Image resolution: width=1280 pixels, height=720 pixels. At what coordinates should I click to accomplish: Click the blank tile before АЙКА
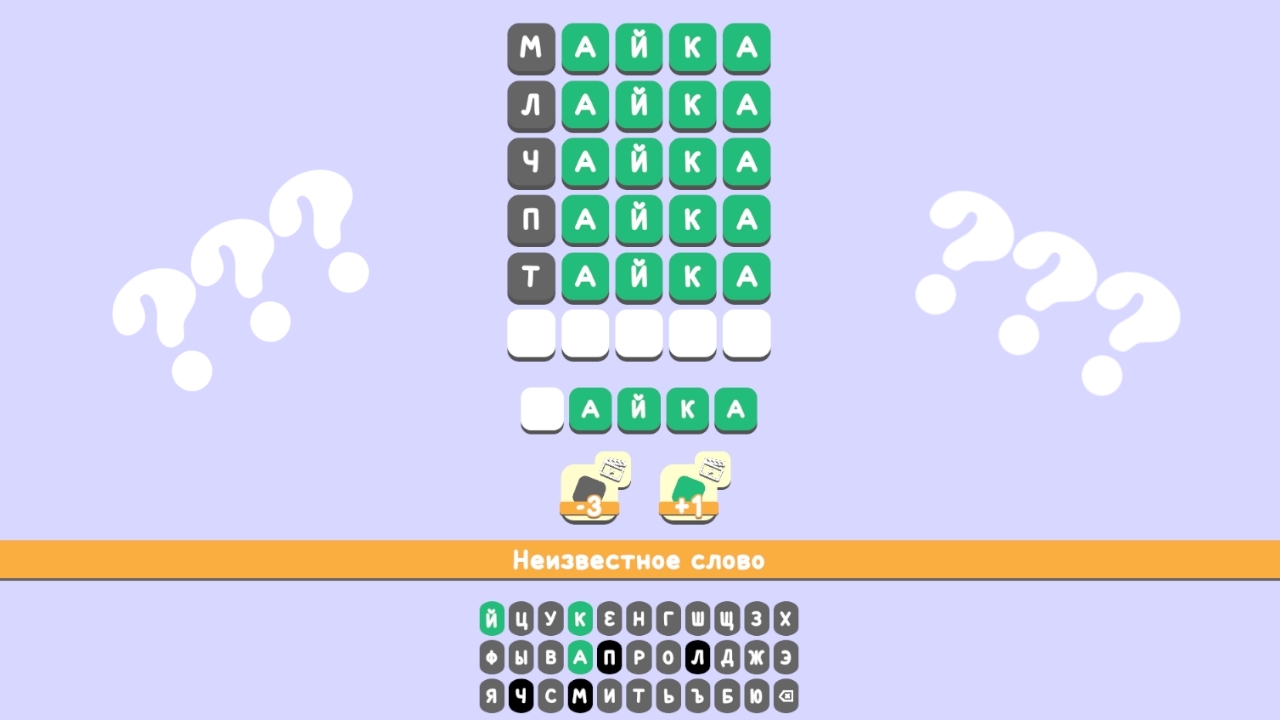point(542,409)
